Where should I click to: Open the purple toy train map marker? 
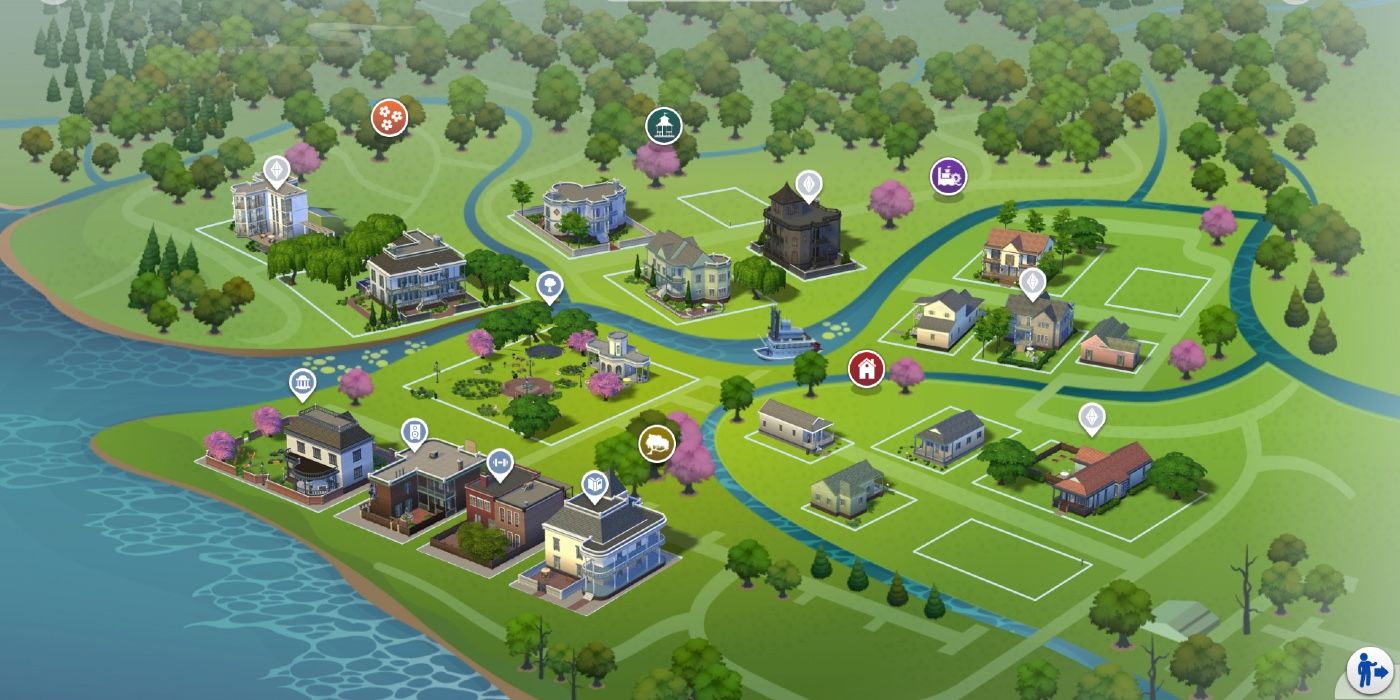click(948, 176)
